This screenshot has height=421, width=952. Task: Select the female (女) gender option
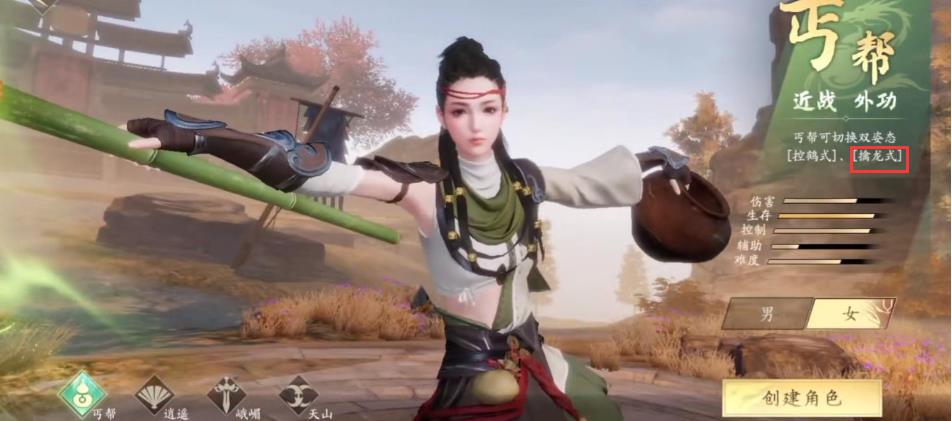click(850, 313)
